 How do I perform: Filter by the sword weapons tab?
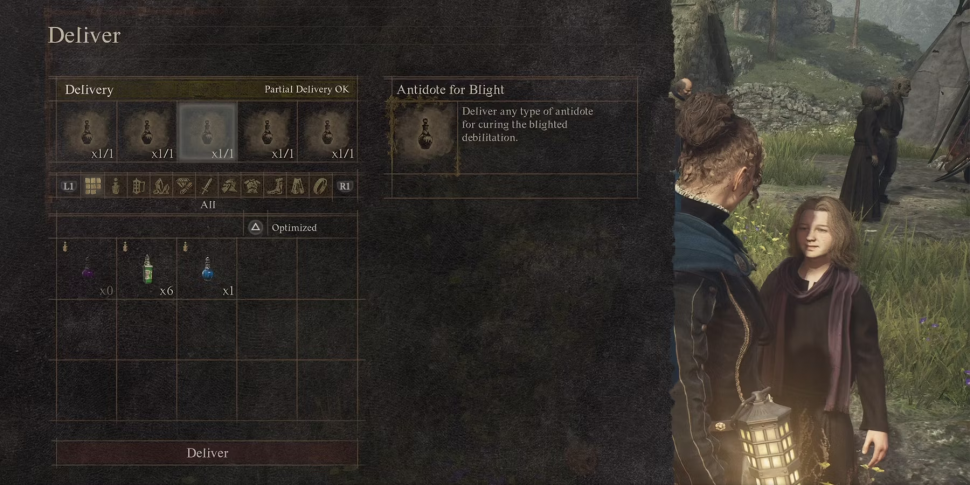pos(206,186)
